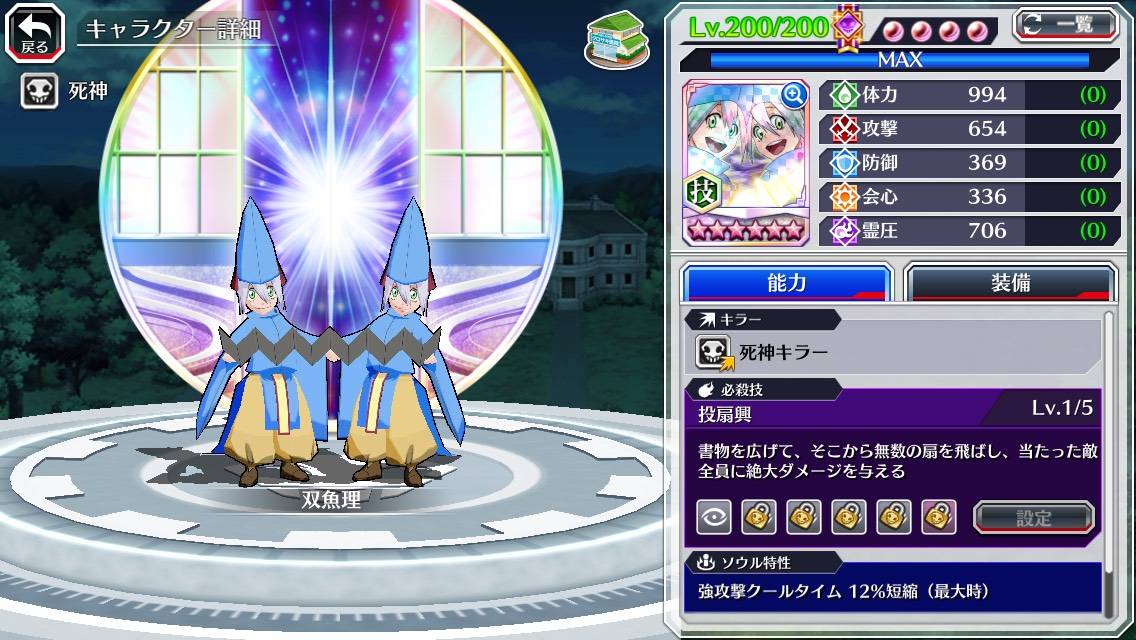Enlarge the character portrait thumbnail
This screenshot has width=1136, height=640.
tap(795, 95)
